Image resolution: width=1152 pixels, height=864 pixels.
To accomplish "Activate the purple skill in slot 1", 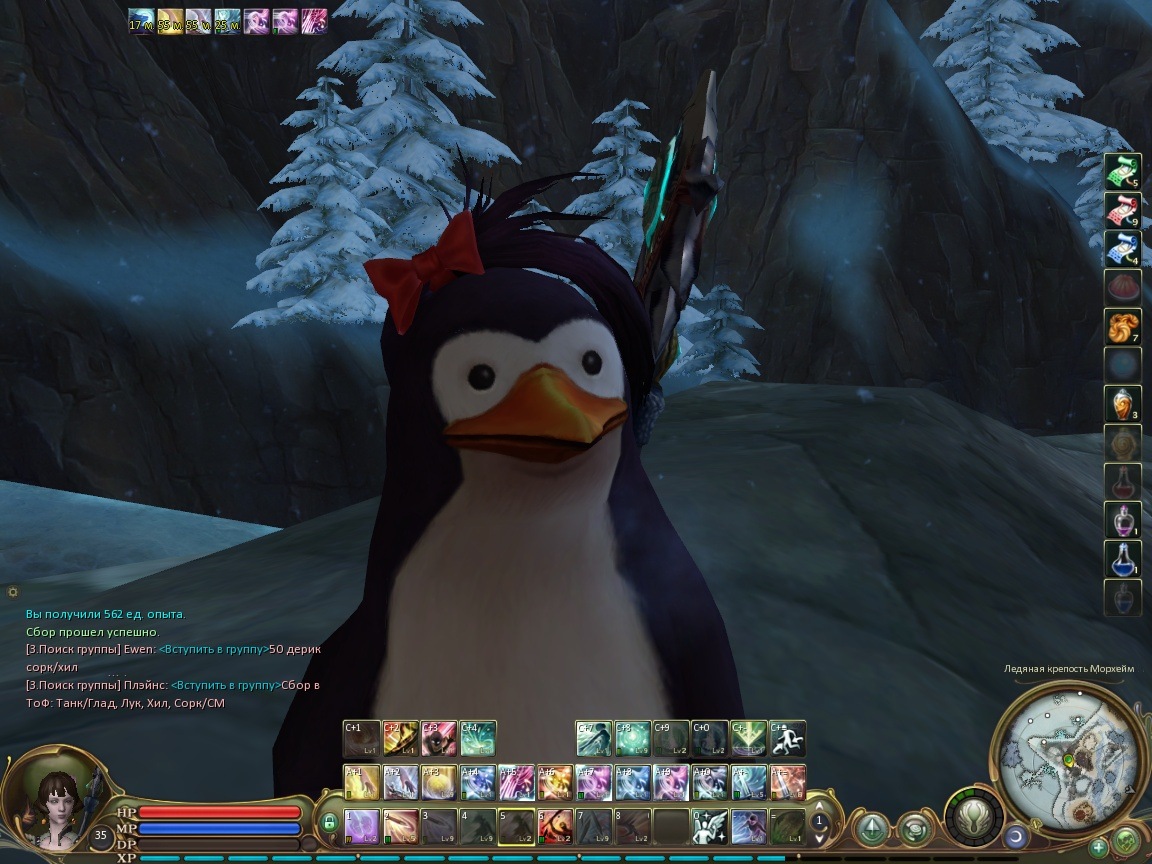I will (x=361, y=826).
